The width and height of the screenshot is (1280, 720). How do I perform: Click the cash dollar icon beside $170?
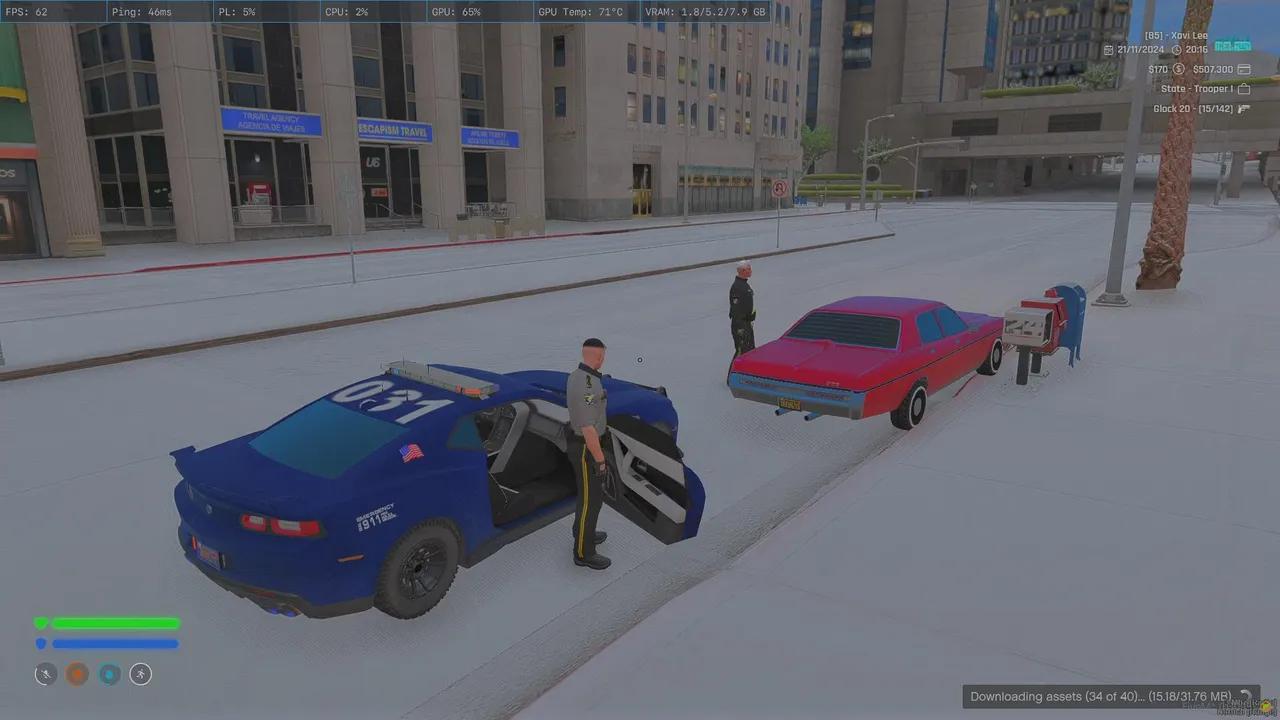[x=1179, y=69]
